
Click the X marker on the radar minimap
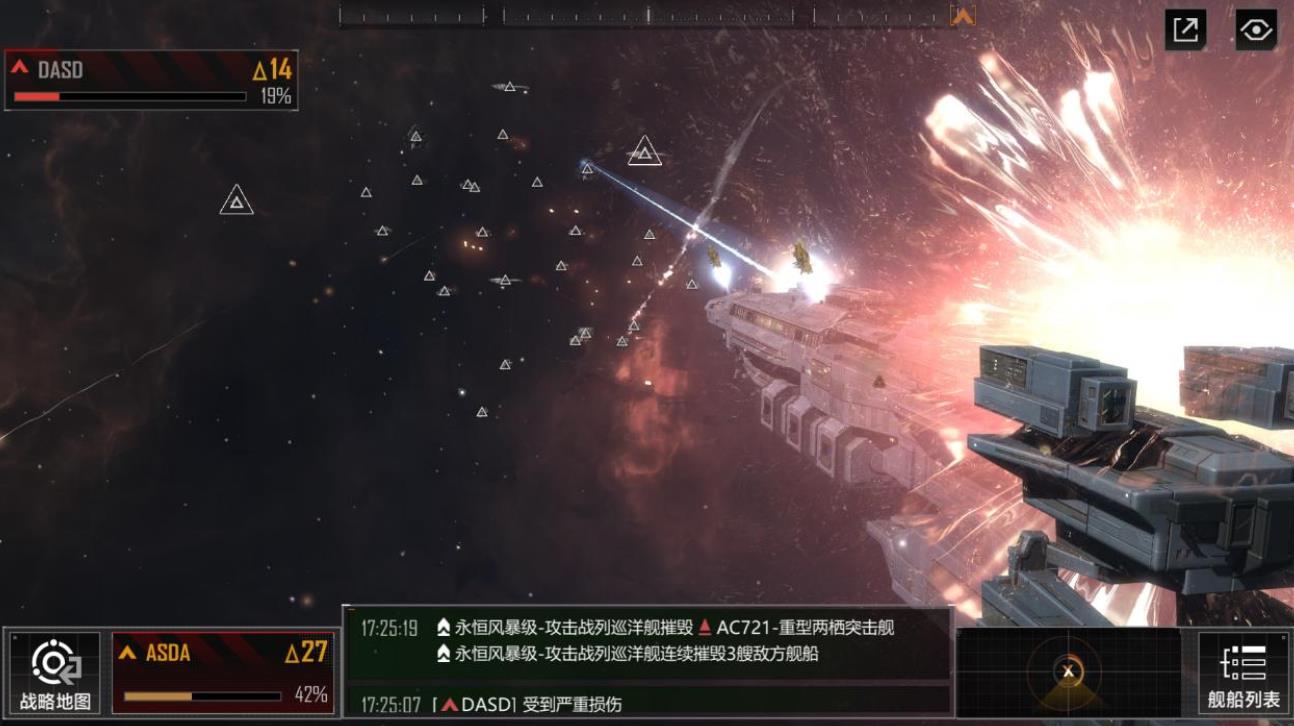pyautogui.click(x=1066, y=672)
